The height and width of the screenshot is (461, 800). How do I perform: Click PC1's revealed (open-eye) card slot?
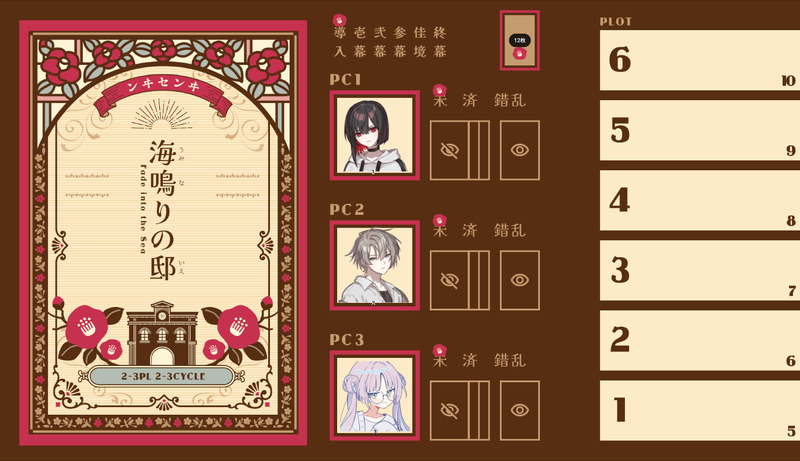click(x=519, y=150)
